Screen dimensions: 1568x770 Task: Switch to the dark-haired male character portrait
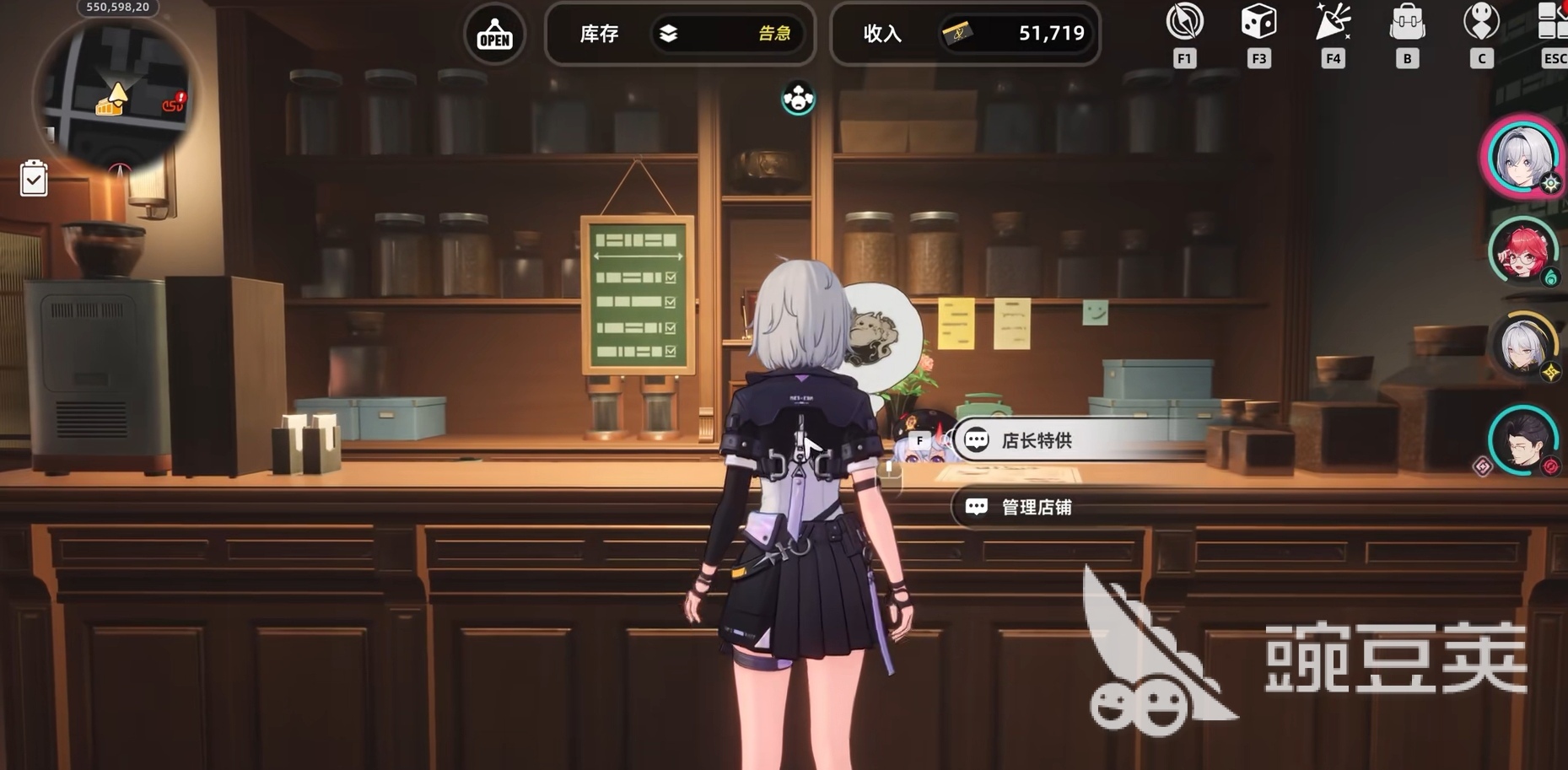tap(1522, 439)
